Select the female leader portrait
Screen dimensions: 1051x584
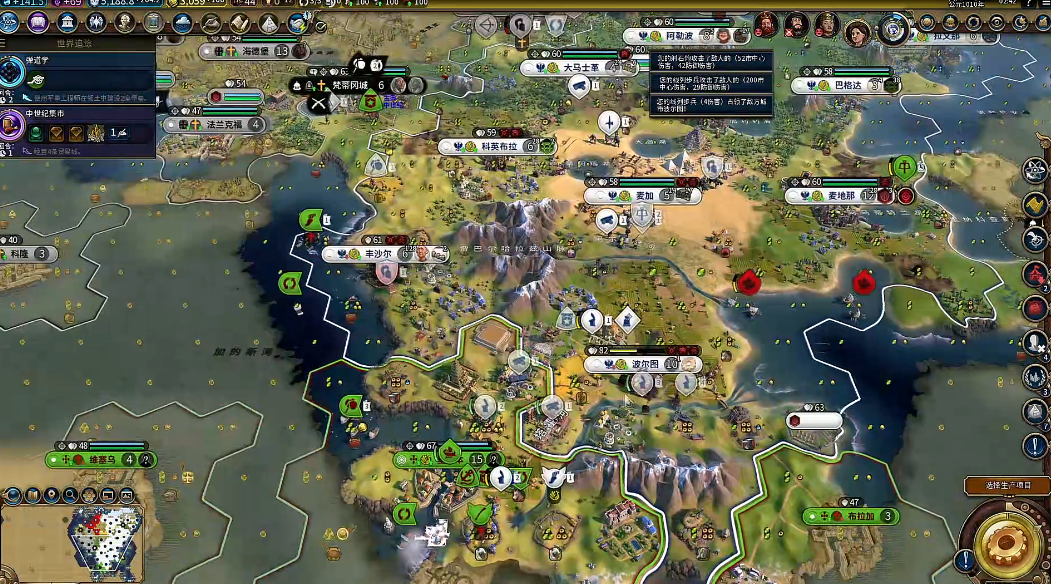click(x=859, y=32)
